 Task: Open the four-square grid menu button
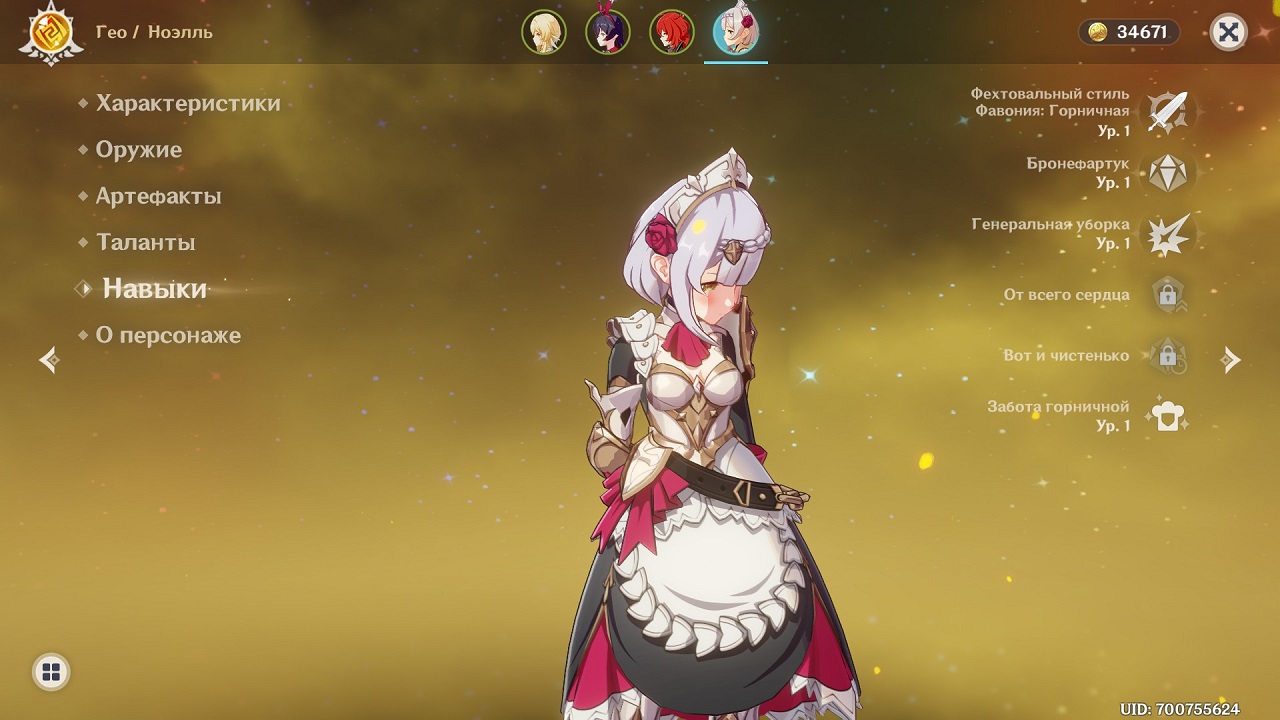(51, 671)
